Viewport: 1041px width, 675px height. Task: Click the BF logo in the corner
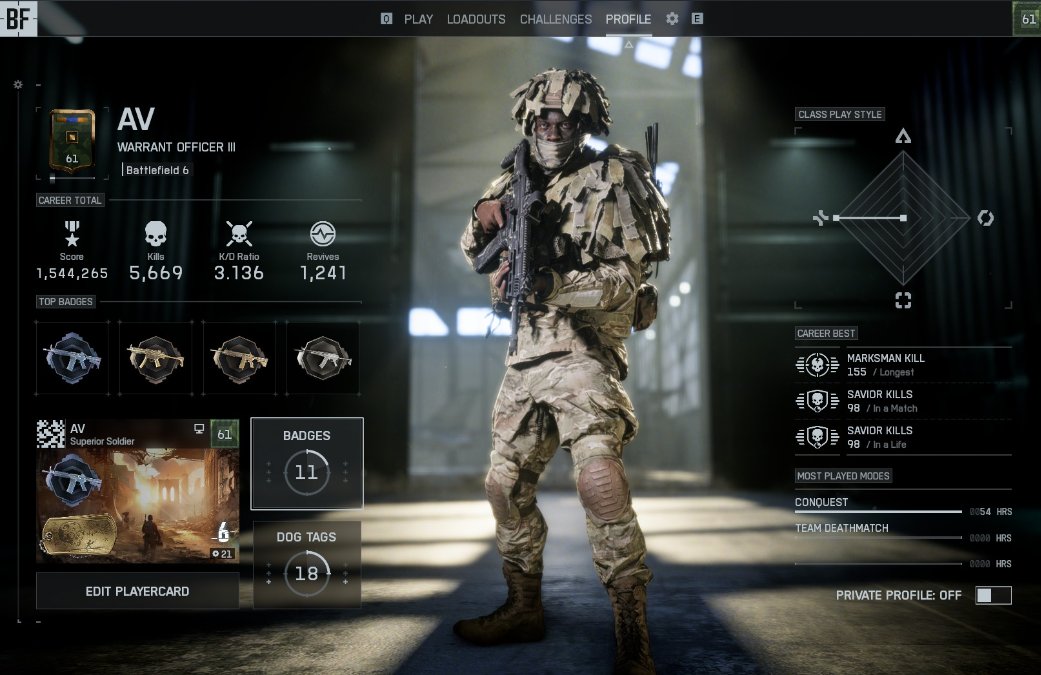[18, 18]
